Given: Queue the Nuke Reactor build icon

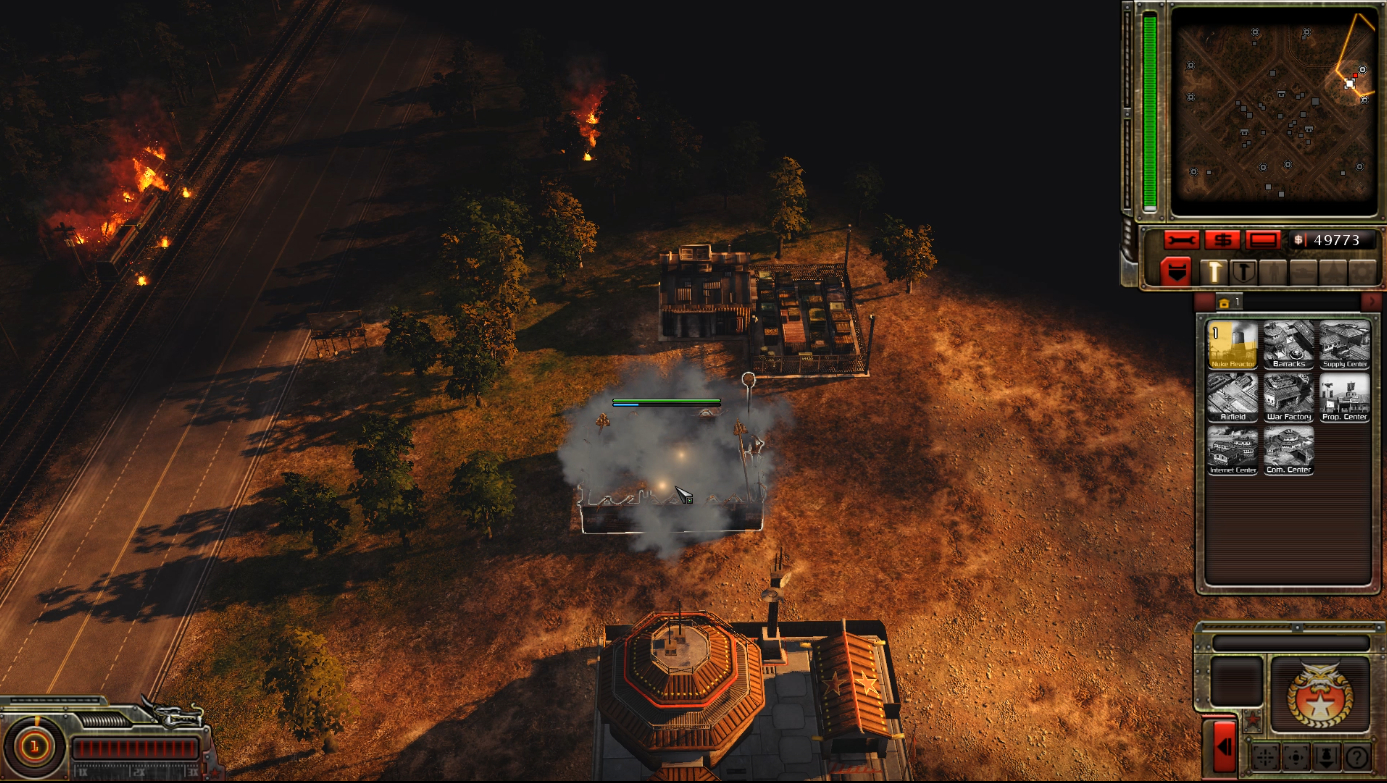Looking at the screenshot, I should pos(1232,344).
